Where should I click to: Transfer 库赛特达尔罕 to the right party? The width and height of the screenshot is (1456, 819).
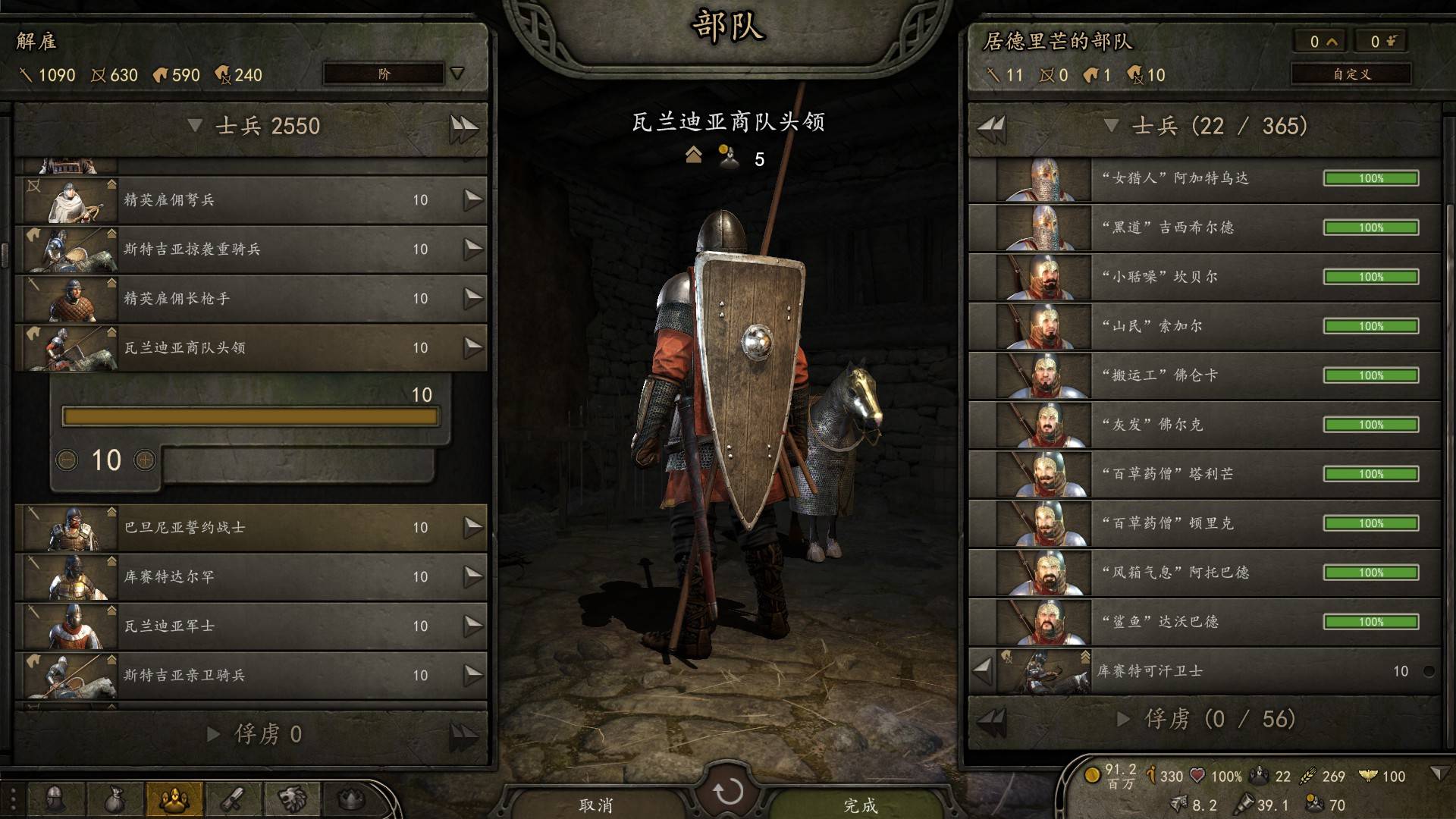pyautogui.click(x=473, y=577)
